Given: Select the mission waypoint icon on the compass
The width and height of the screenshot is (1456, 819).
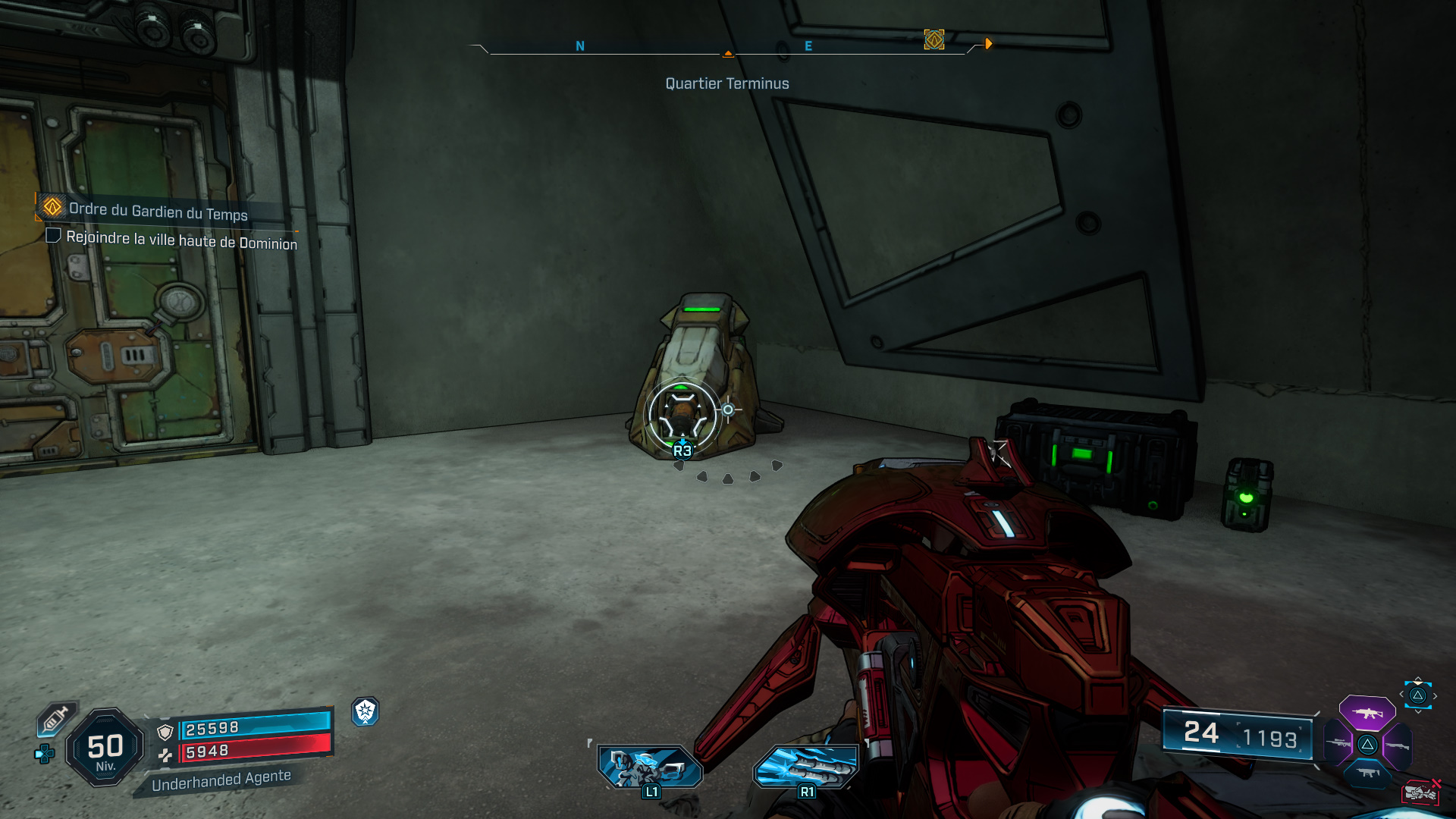Looking at the screenshot, I should pyautogui.click(x=934, y=41).
